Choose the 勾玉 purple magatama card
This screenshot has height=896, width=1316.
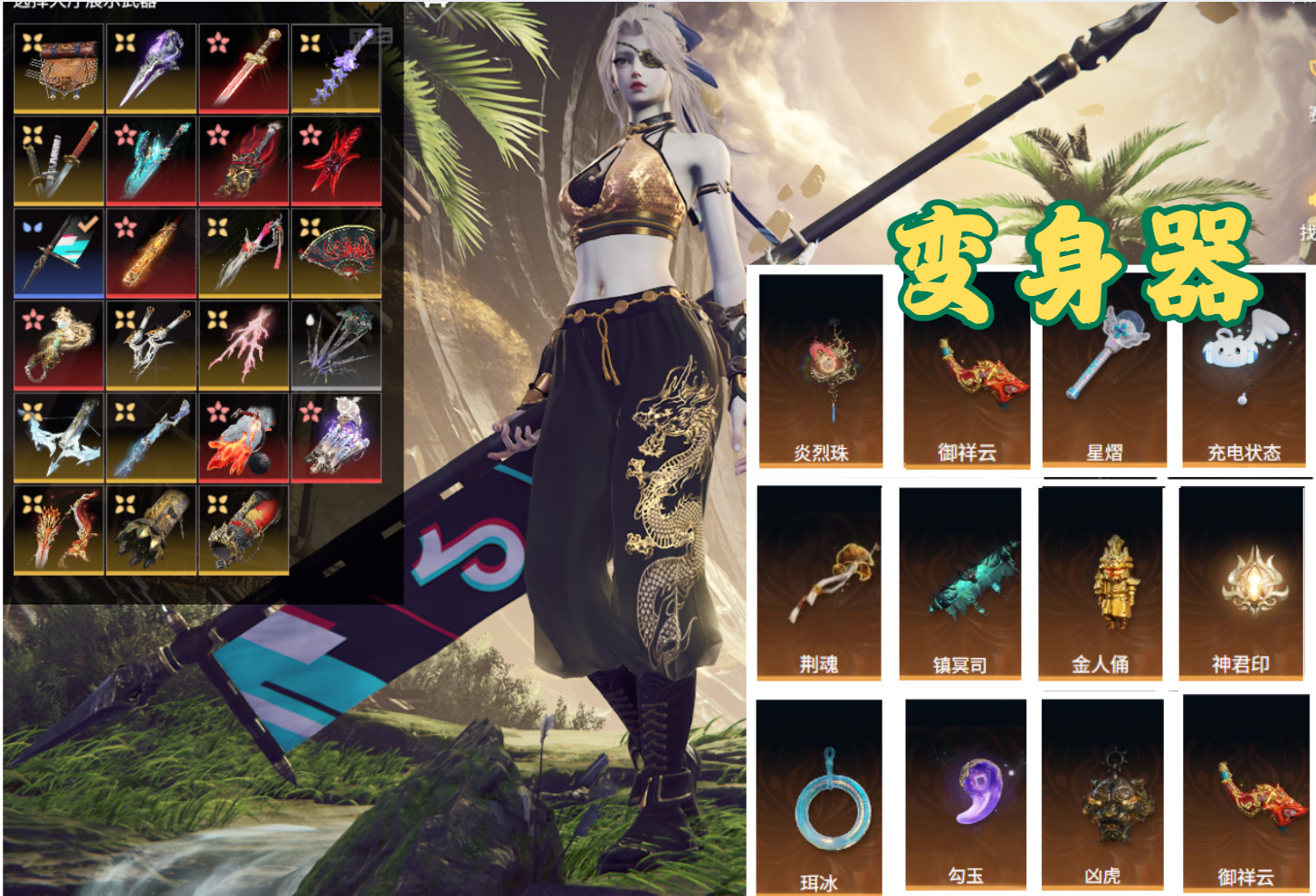pos(966,795)
